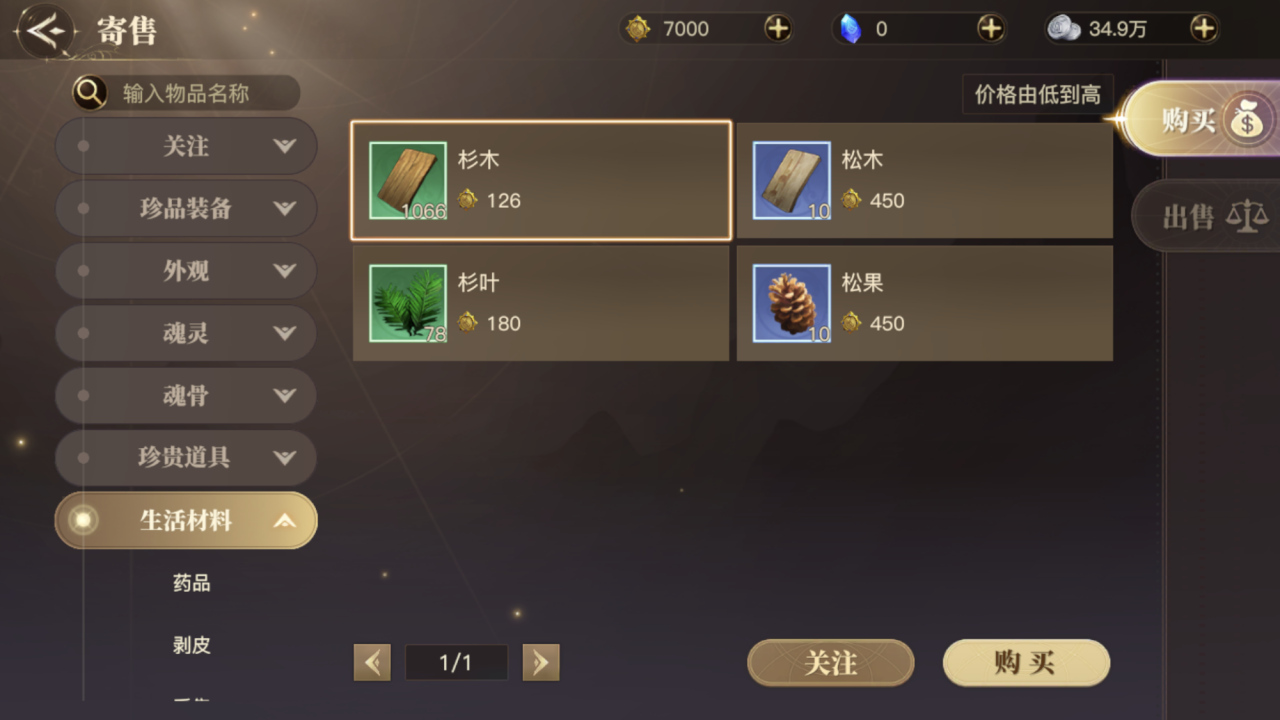Click the scales icon on 出售 tab
This screenshot has width=1280, height=720.
[1247, 217]
